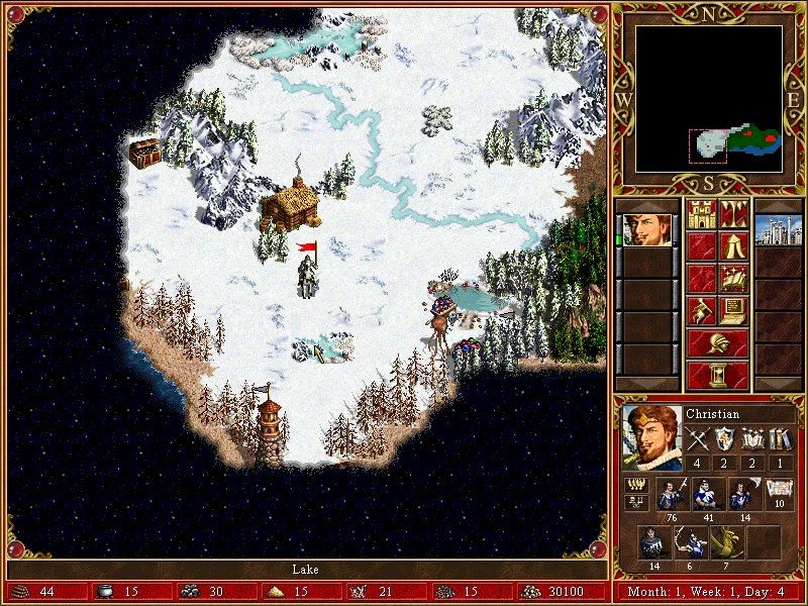Open system options computer button

pos(733,311)
